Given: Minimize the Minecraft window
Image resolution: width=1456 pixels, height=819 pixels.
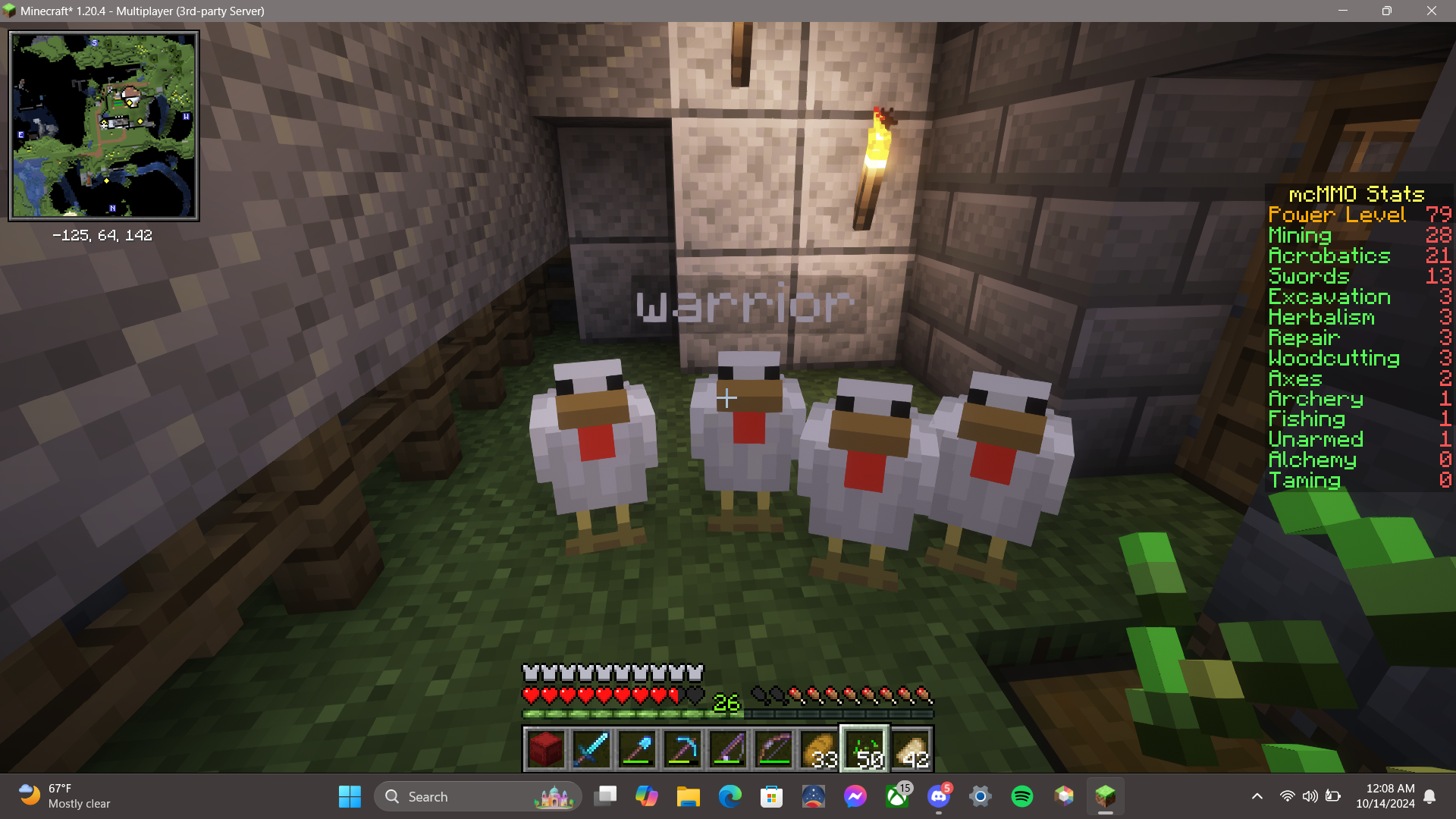Looking at the screenshot, I should click(1343, 11).
